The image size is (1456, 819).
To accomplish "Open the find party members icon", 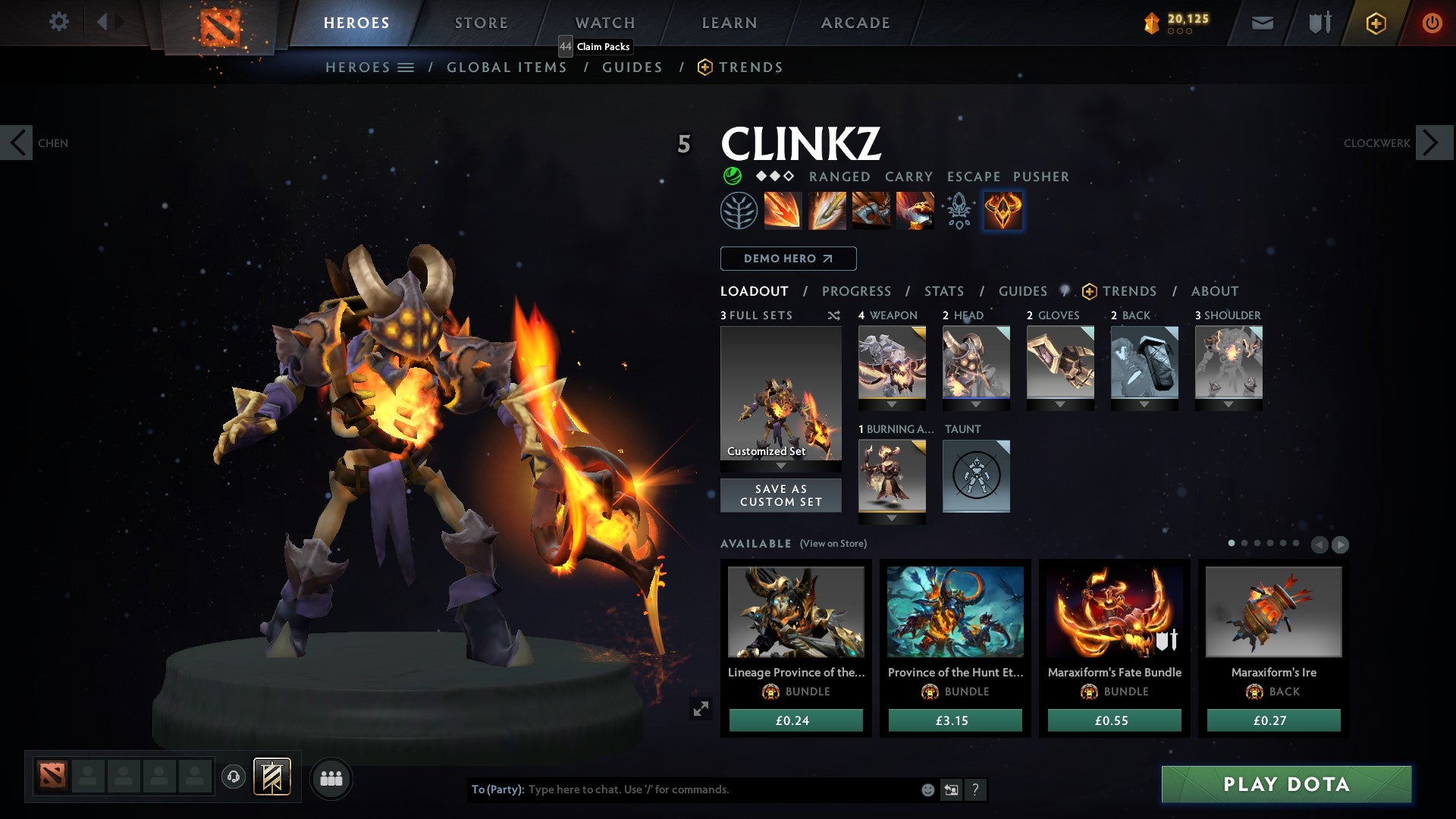I will (x=331, y=777).
